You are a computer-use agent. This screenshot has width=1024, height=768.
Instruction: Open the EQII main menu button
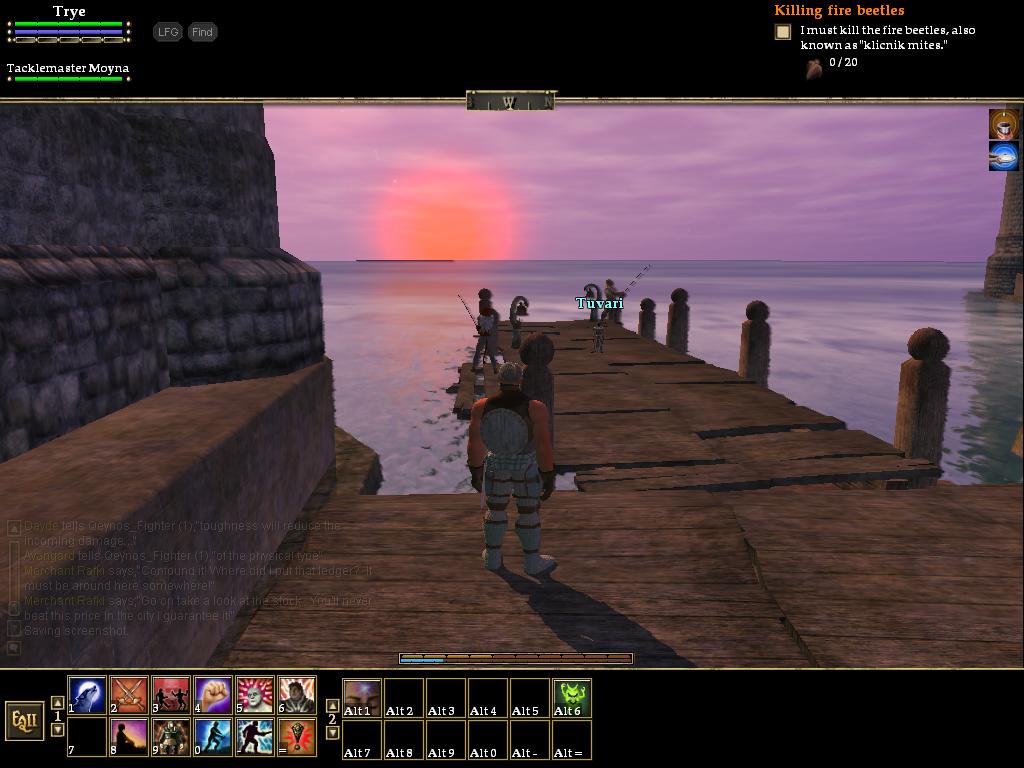tap(24, 720)
